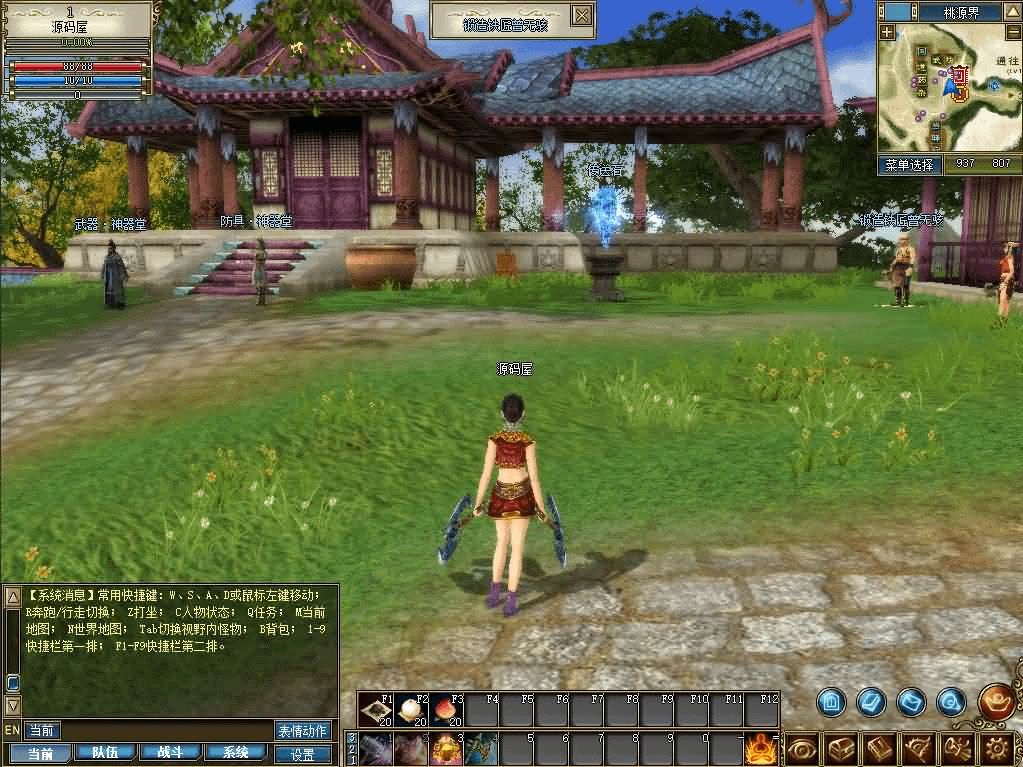Switch chat to the 系统 tab
Screen dimensions: 1023x767
coord(236,753)
